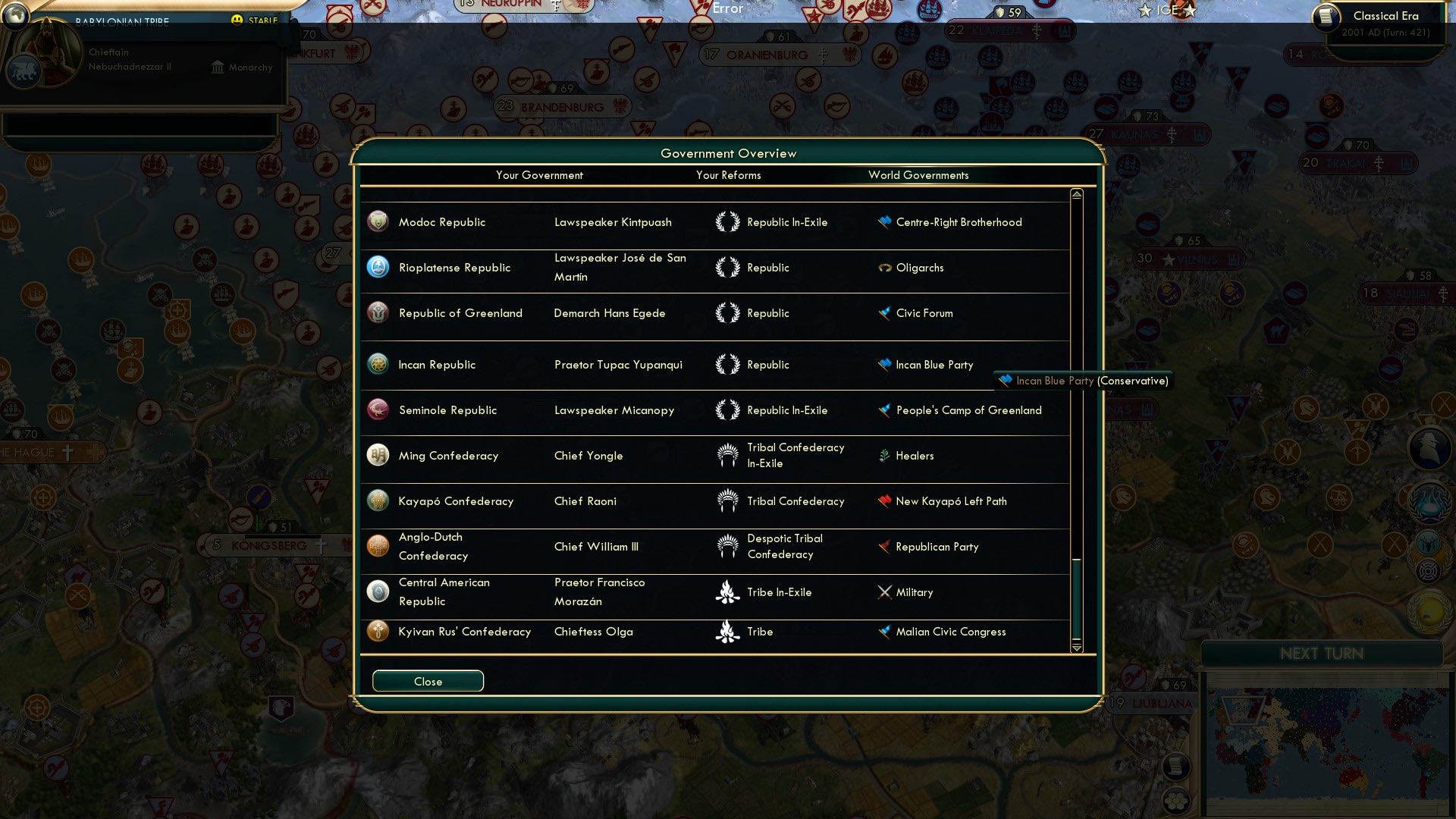This screenshot has width=1456, height=819.
Task: Click the Monarchy icon in the Babylonian panel
Action: pyautogui.click(x=218, y=67)
